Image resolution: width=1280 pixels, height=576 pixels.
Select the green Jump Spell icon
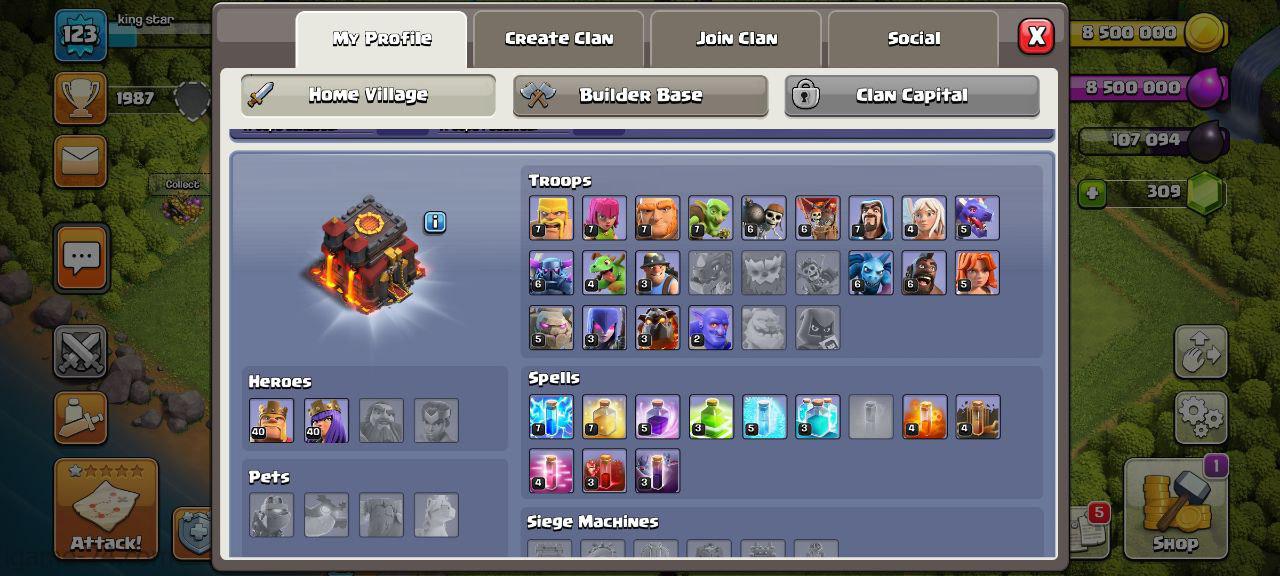pyautogui.click(x=710, y=417)
